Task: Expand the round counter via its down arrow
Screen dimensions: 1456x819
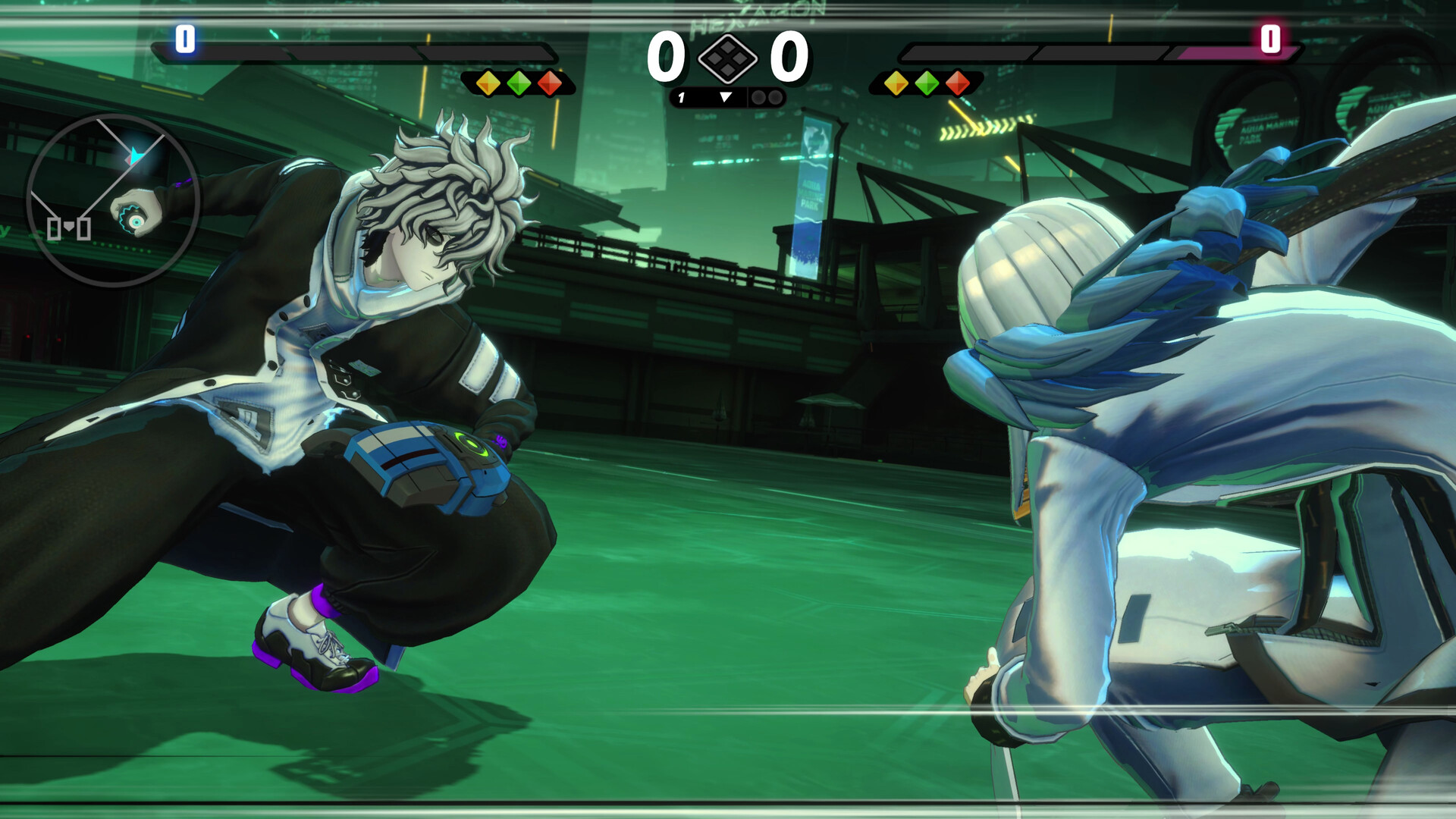Action: coord(726,97)
